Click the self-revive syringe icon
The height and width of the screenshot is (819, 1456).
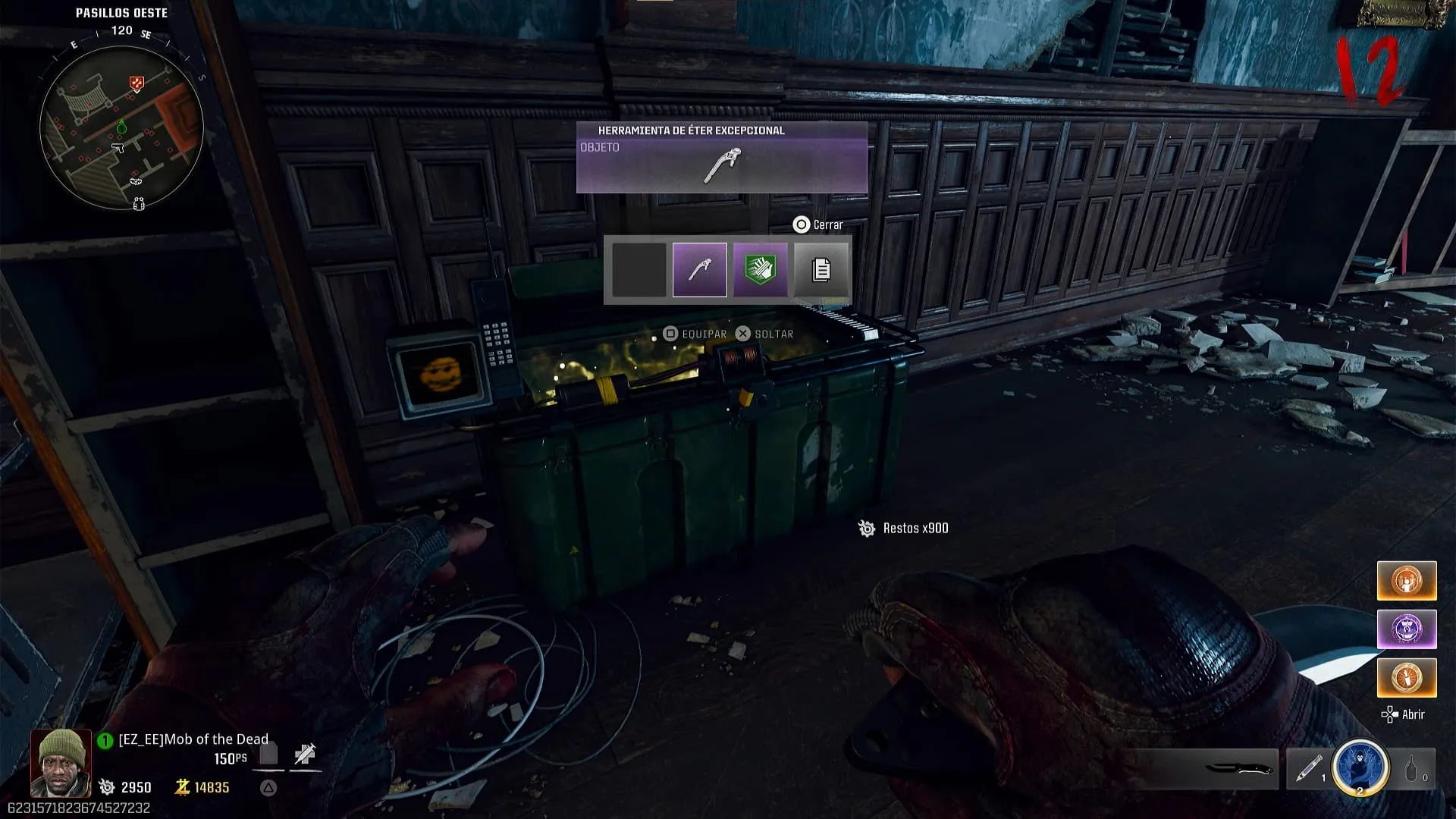tap(305, 755)
